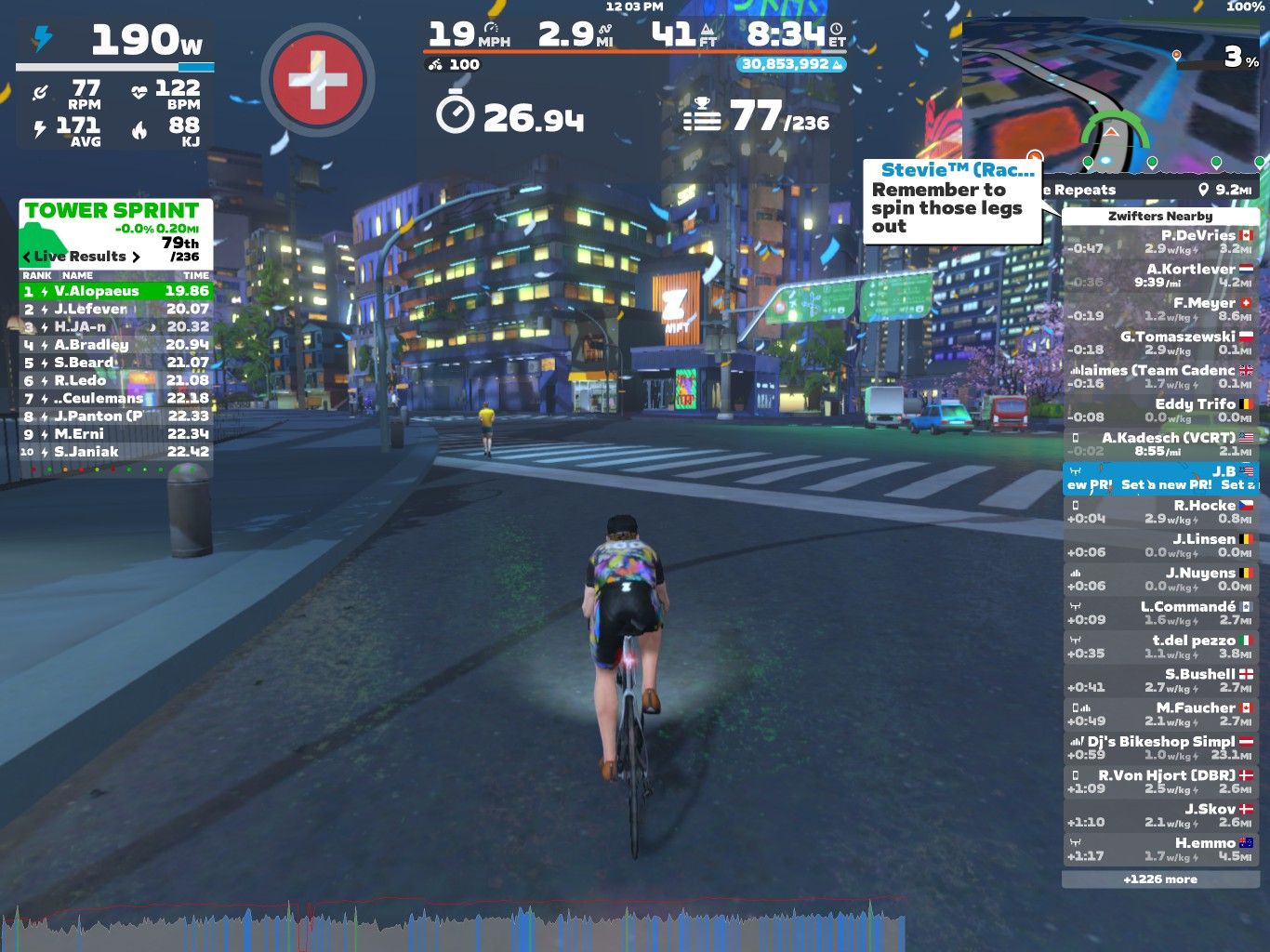This screenshot has width=1270, height=952.
Task: Select R.Hocke from nearby riders
Action: (x=1159, y=511)
